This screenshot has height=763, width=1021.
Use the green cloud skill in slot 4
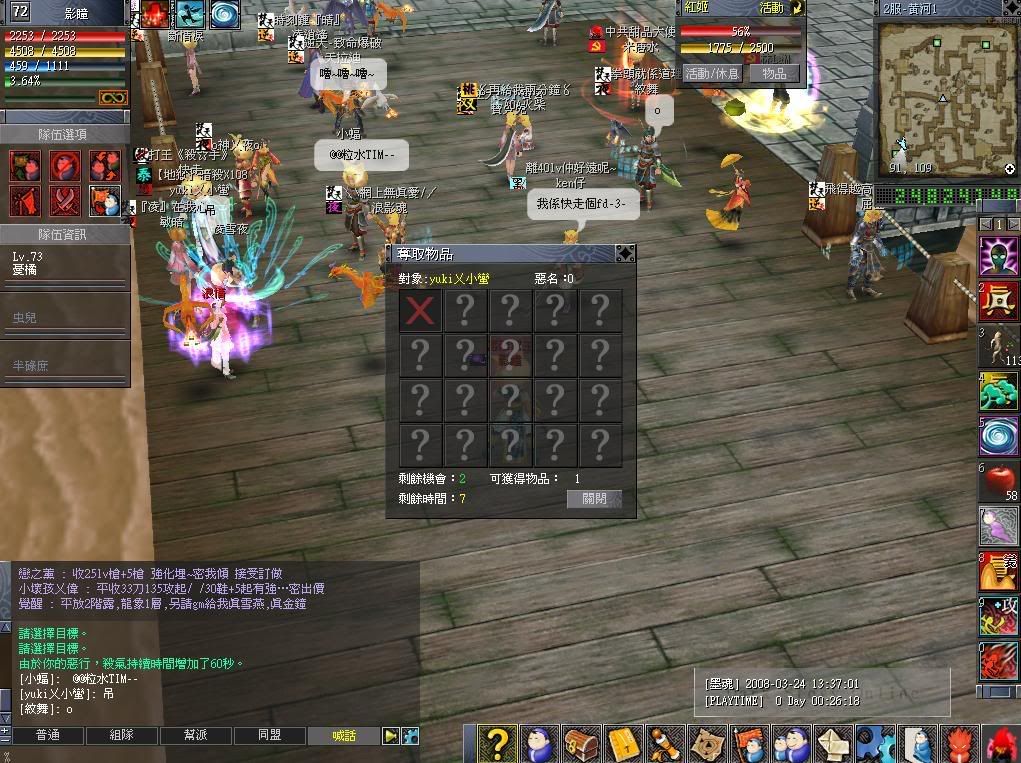pyautogui.click(x=998, y=391)
